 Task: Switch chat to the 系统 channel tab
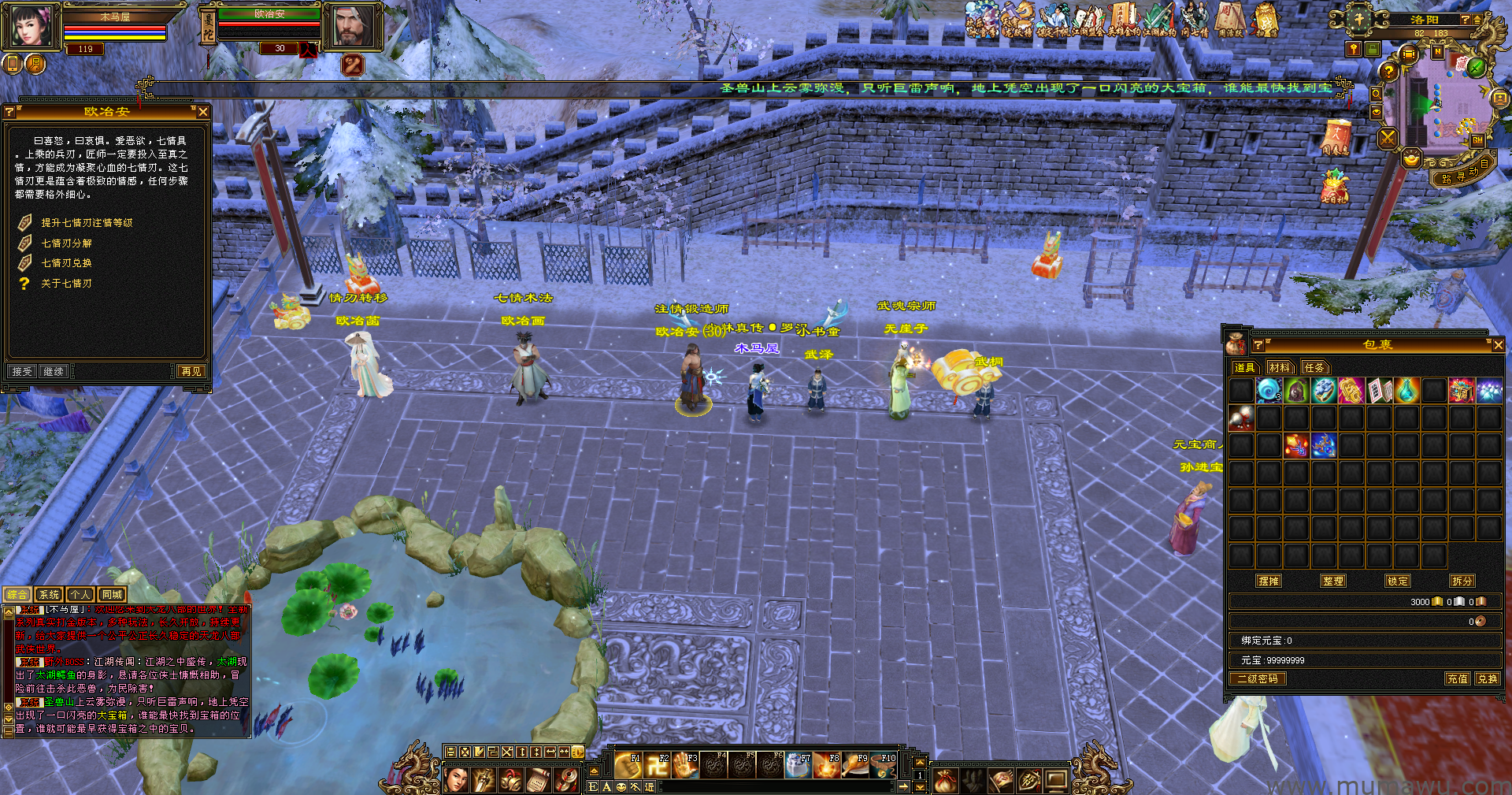coord(49,595)
